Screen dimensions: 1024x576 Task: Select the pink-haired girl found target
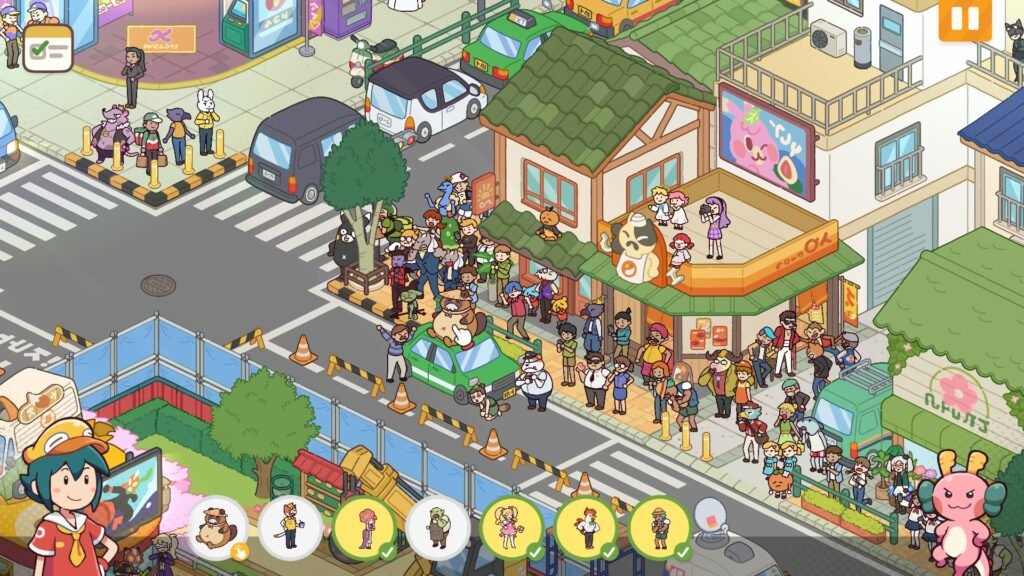[x=364, y=528]
